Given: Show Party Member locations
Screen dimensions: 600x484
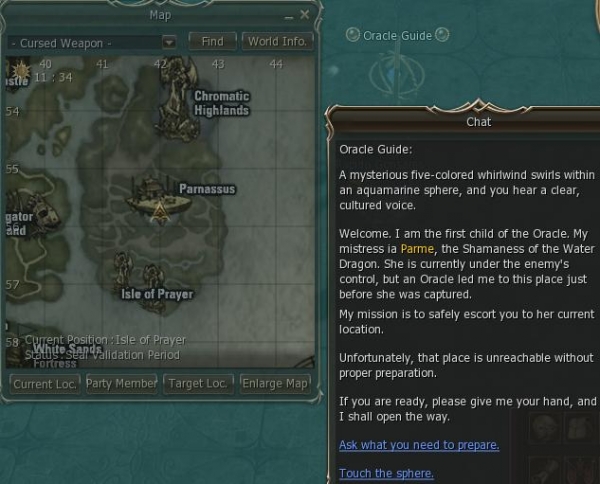Looking at the screenshot, I should 121,384.
